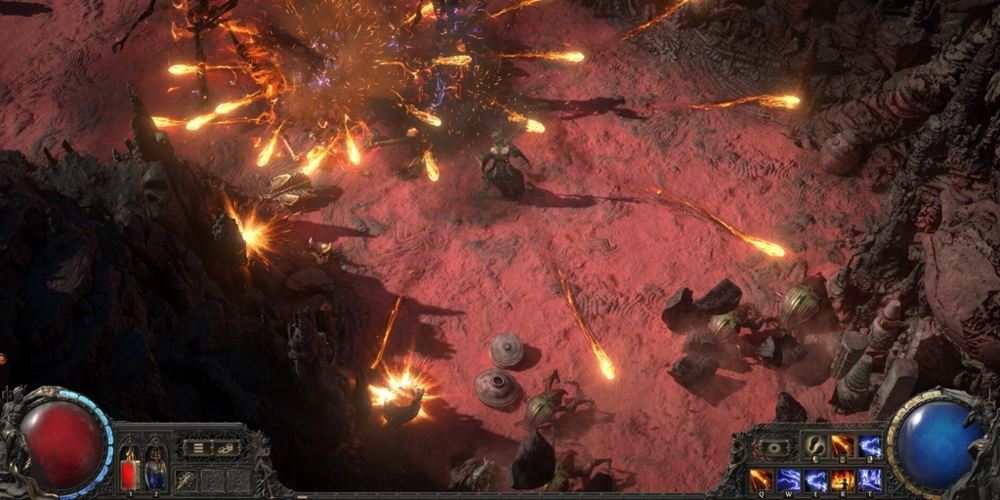Select the footprints move skill icon
The height and width of the screenshot is (500, 1000).
click(815, 447)
